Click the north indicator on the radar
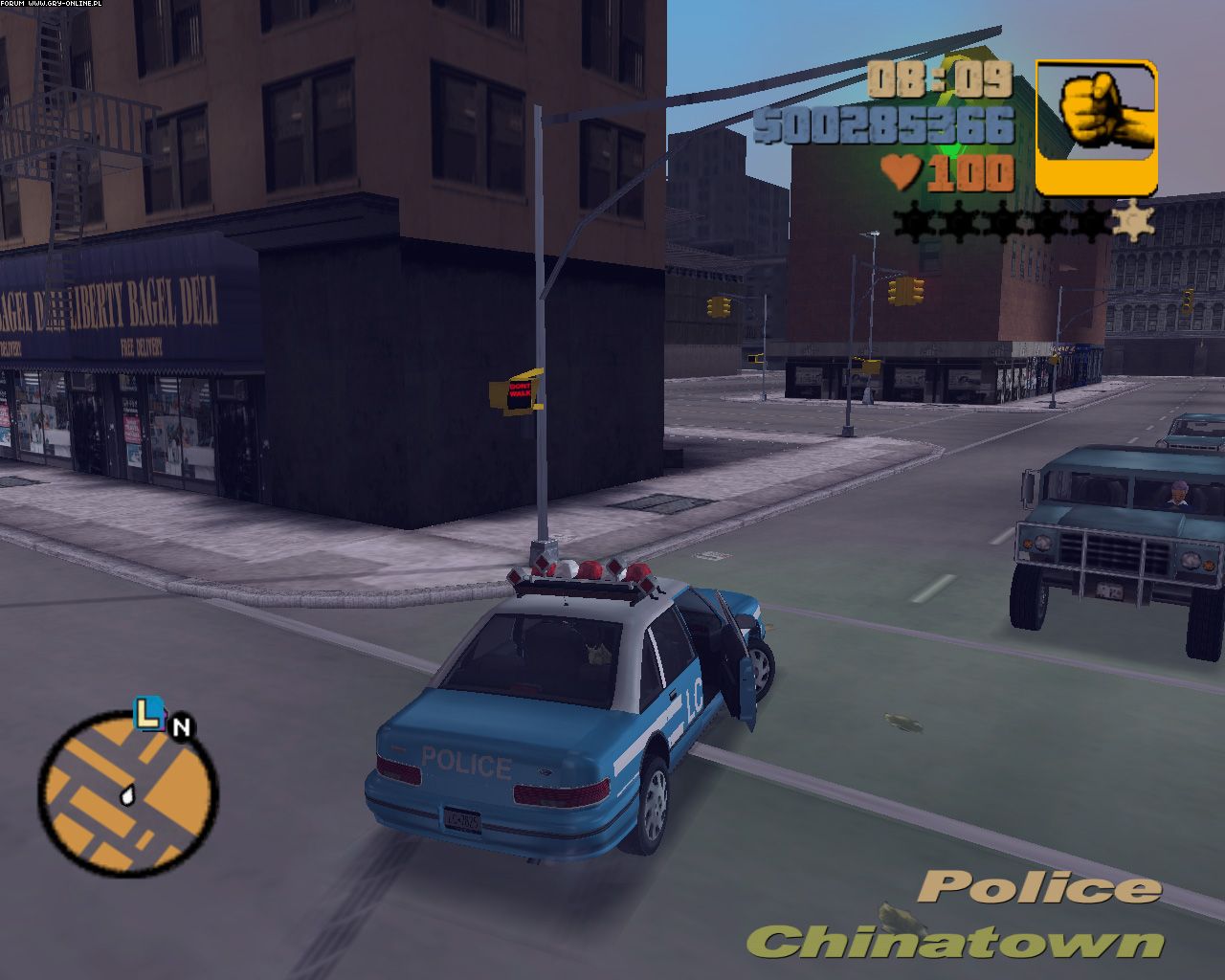This screenshot has width=1225, height=980. tap(181, 727)
